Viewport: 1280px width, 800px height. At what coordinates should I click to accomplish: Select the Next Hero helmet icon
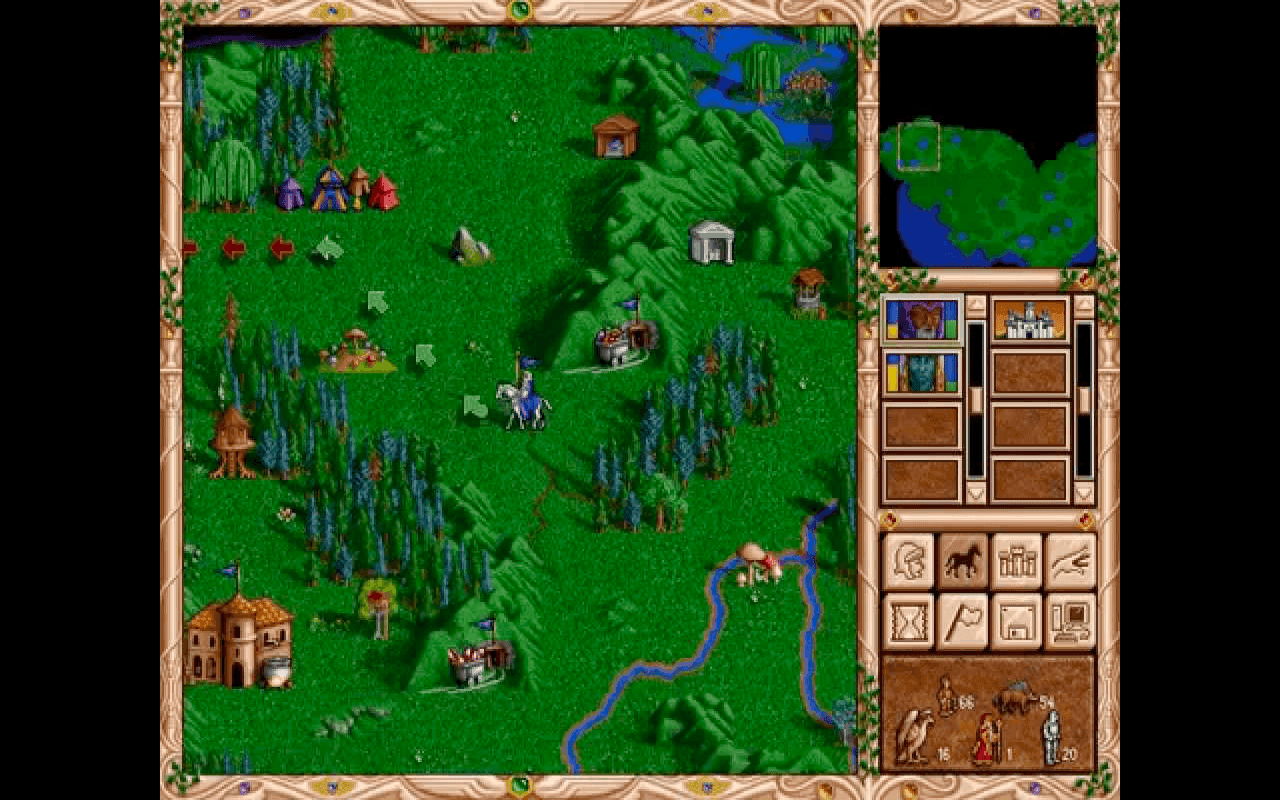[x=910, y=560]
